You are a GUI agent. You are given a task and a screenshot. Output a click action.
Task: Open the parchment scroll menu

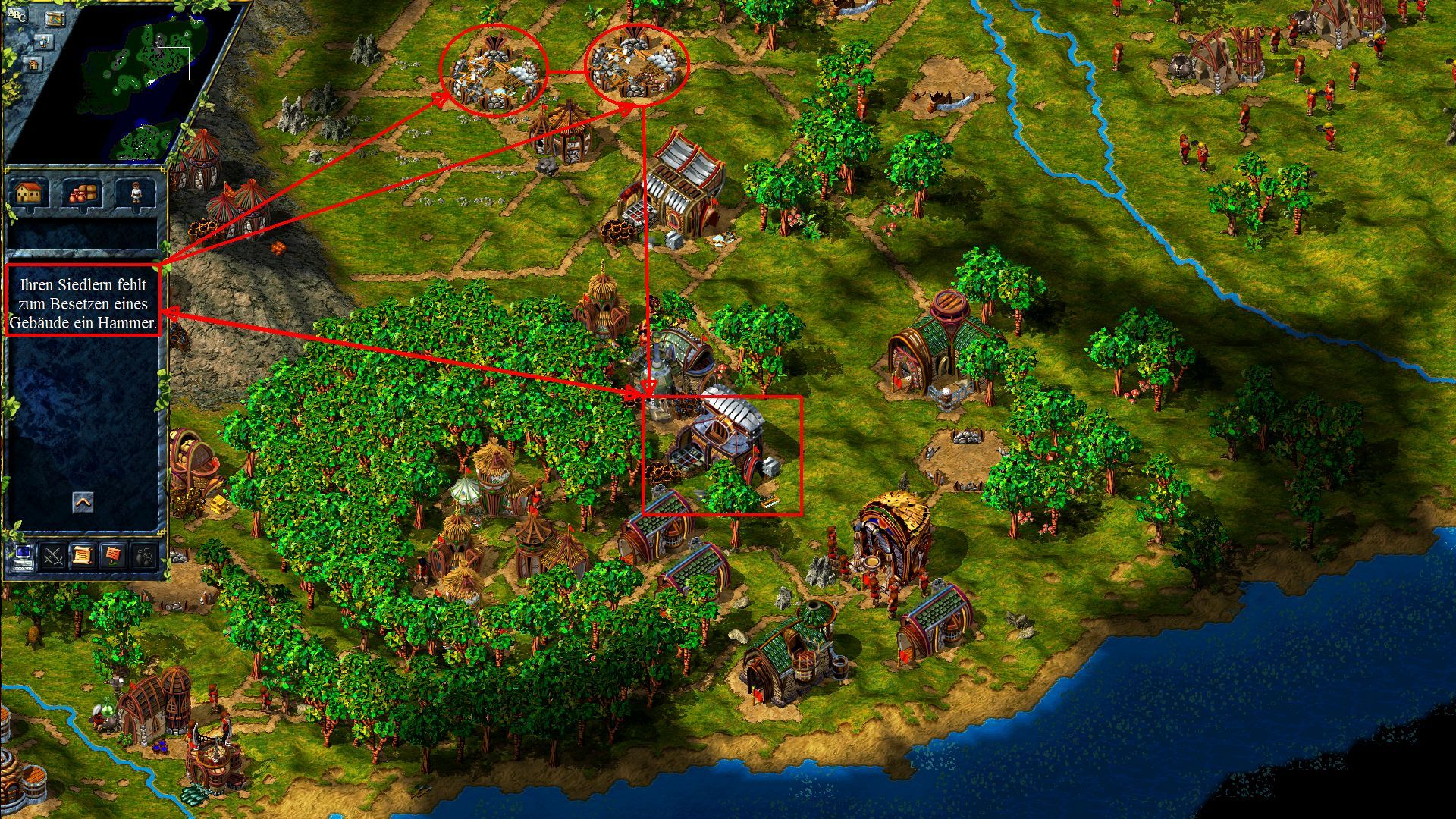(x=83, y=556)
